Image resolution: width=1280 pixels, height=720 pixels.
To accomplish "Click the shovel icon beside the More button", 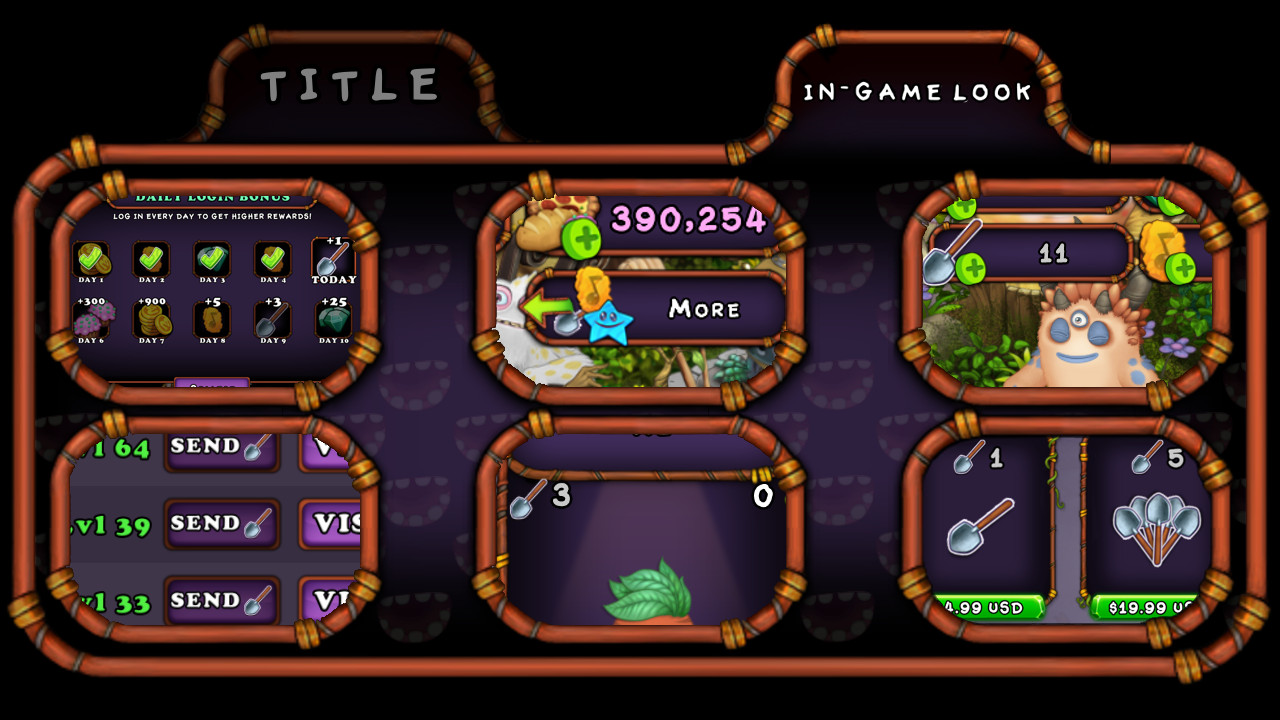I will (567, 322).
